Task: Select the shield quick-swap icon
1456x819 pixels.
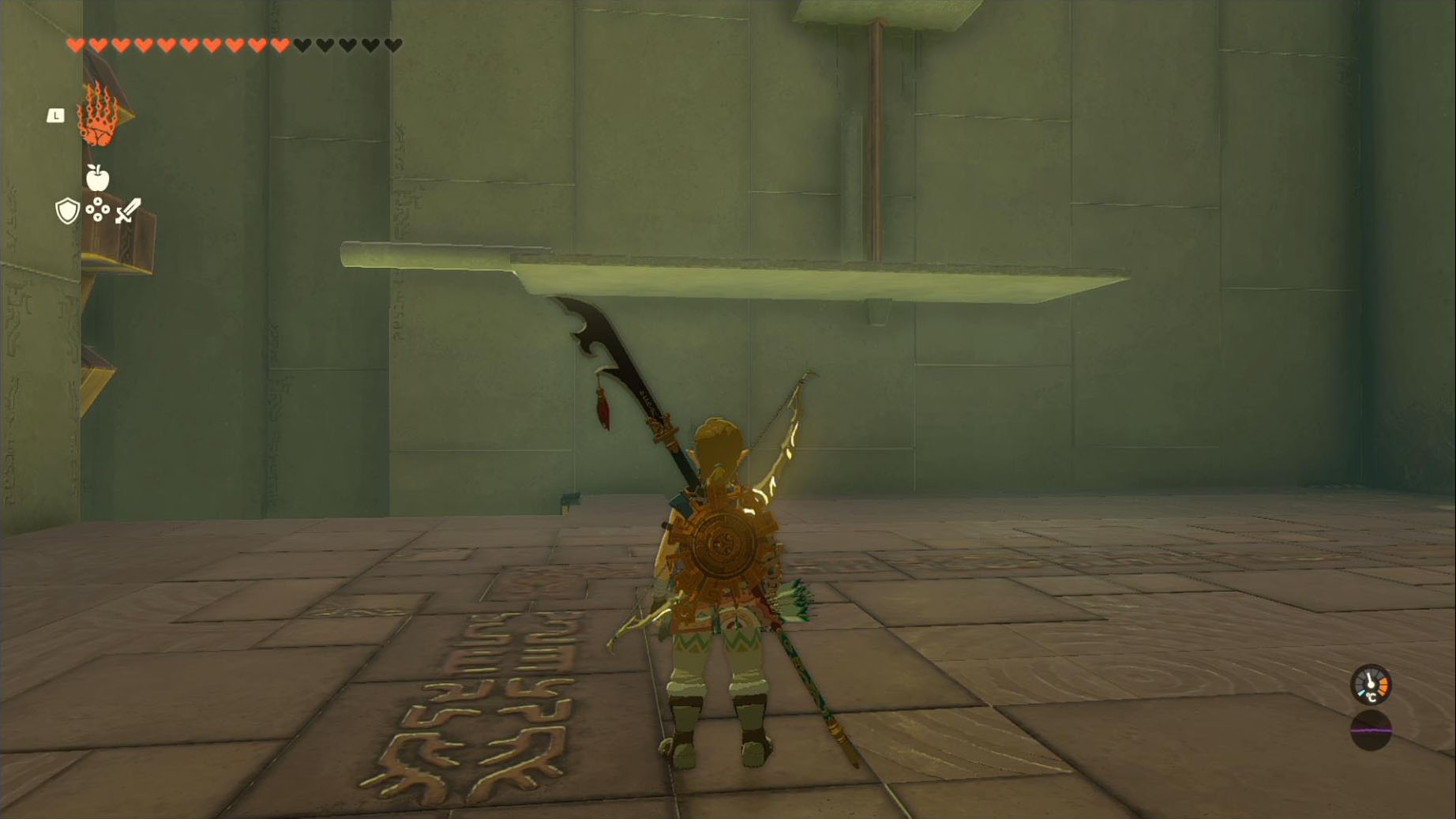Action: tap(67, 211)
